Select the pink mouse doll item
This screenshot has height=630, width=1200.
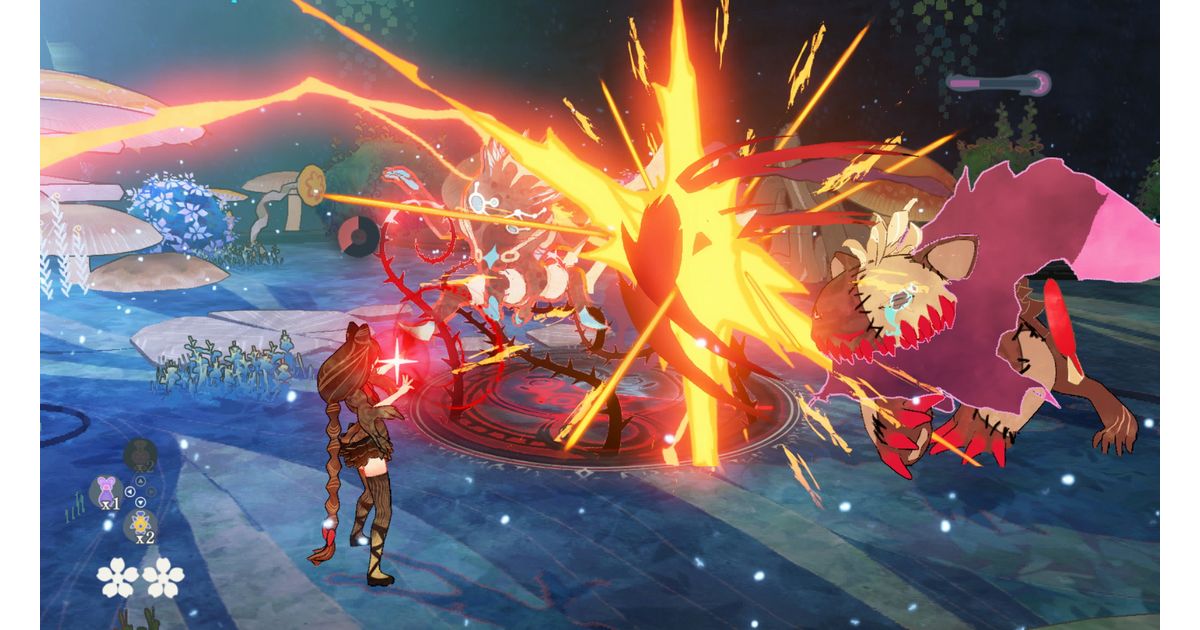pos(105,490)
